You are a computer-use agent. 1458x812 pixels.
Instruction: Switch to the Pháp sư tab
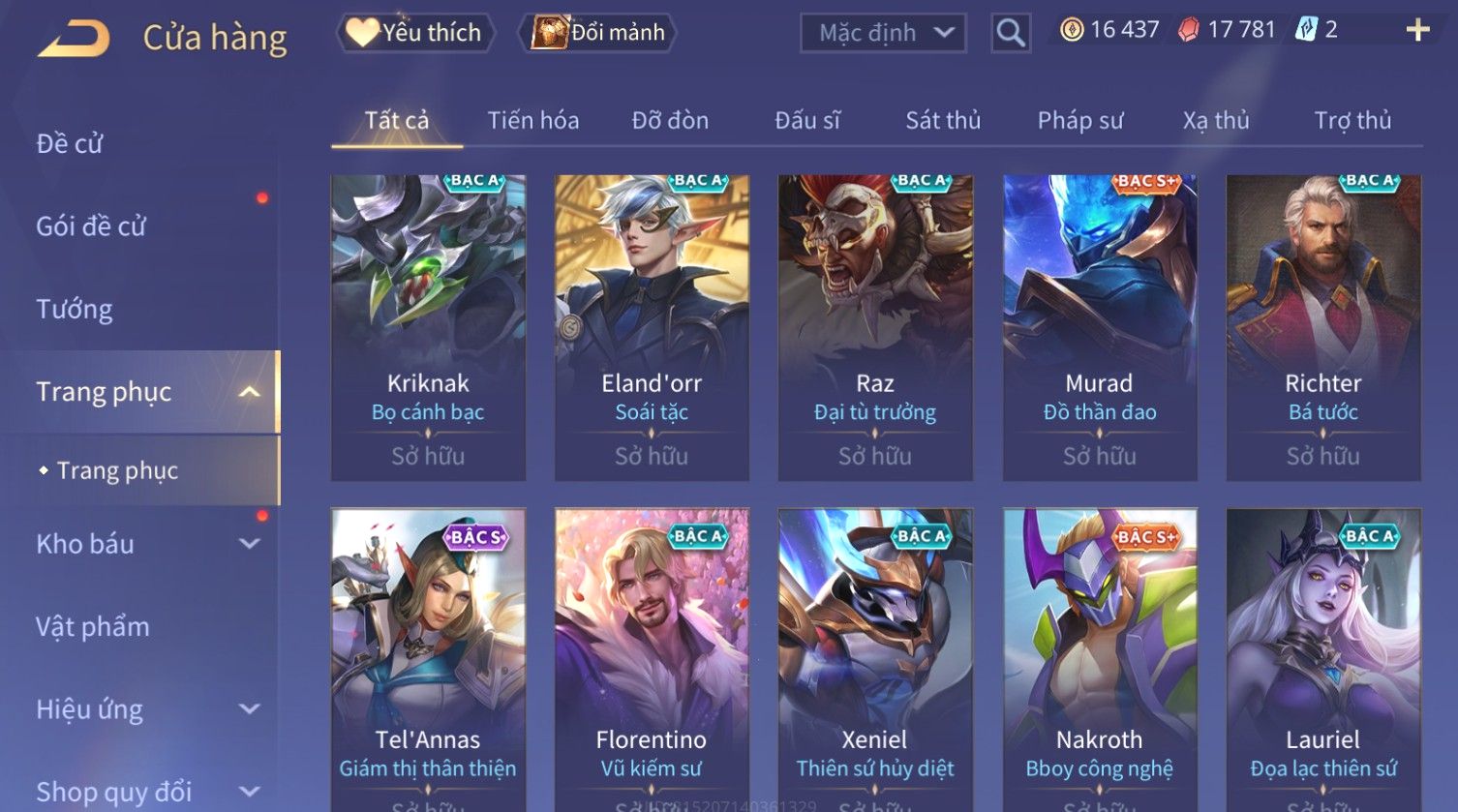[1080, 120]
